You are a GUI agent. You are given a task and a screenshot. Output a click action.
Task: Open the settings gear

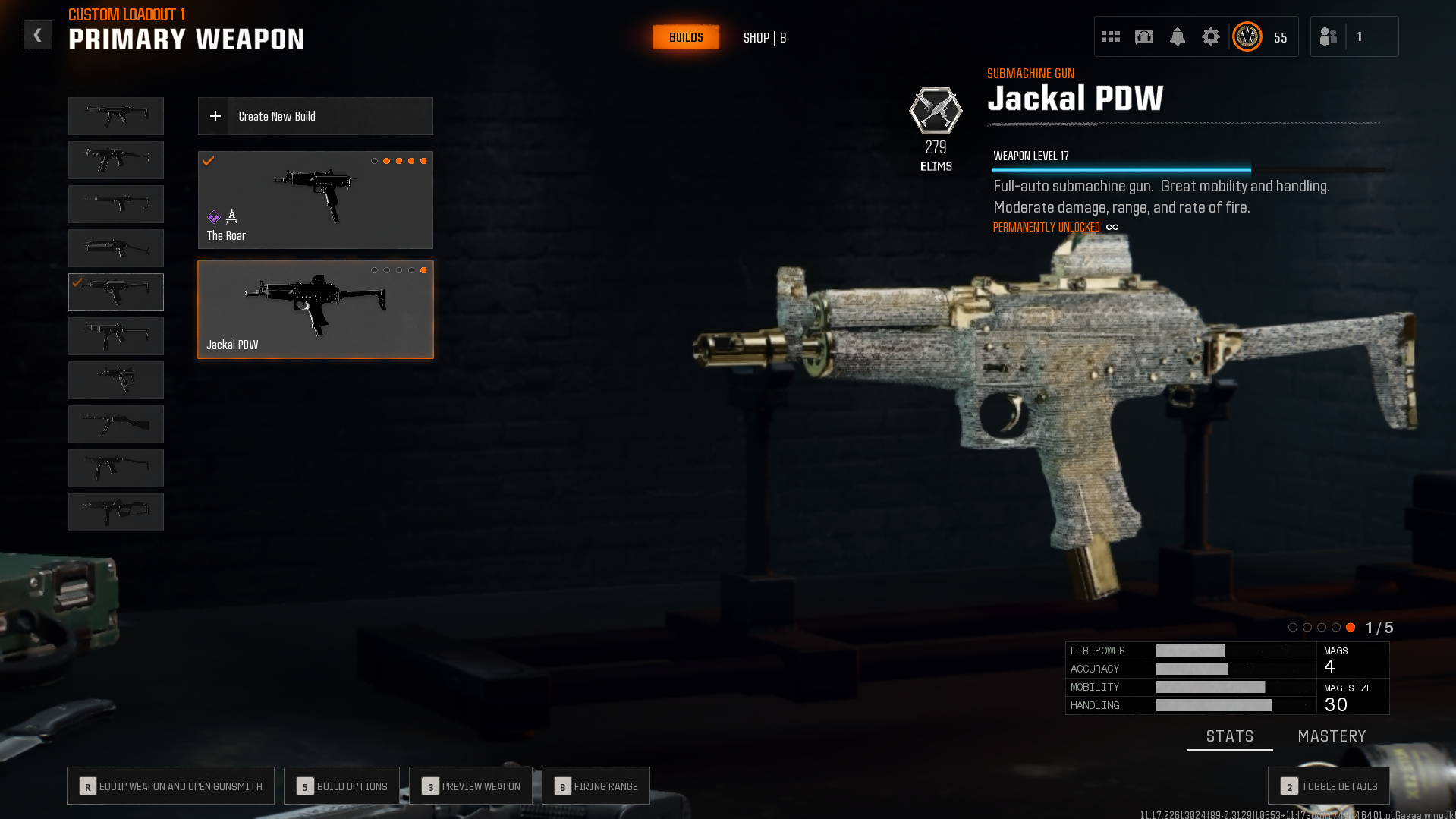(1211, 36)
